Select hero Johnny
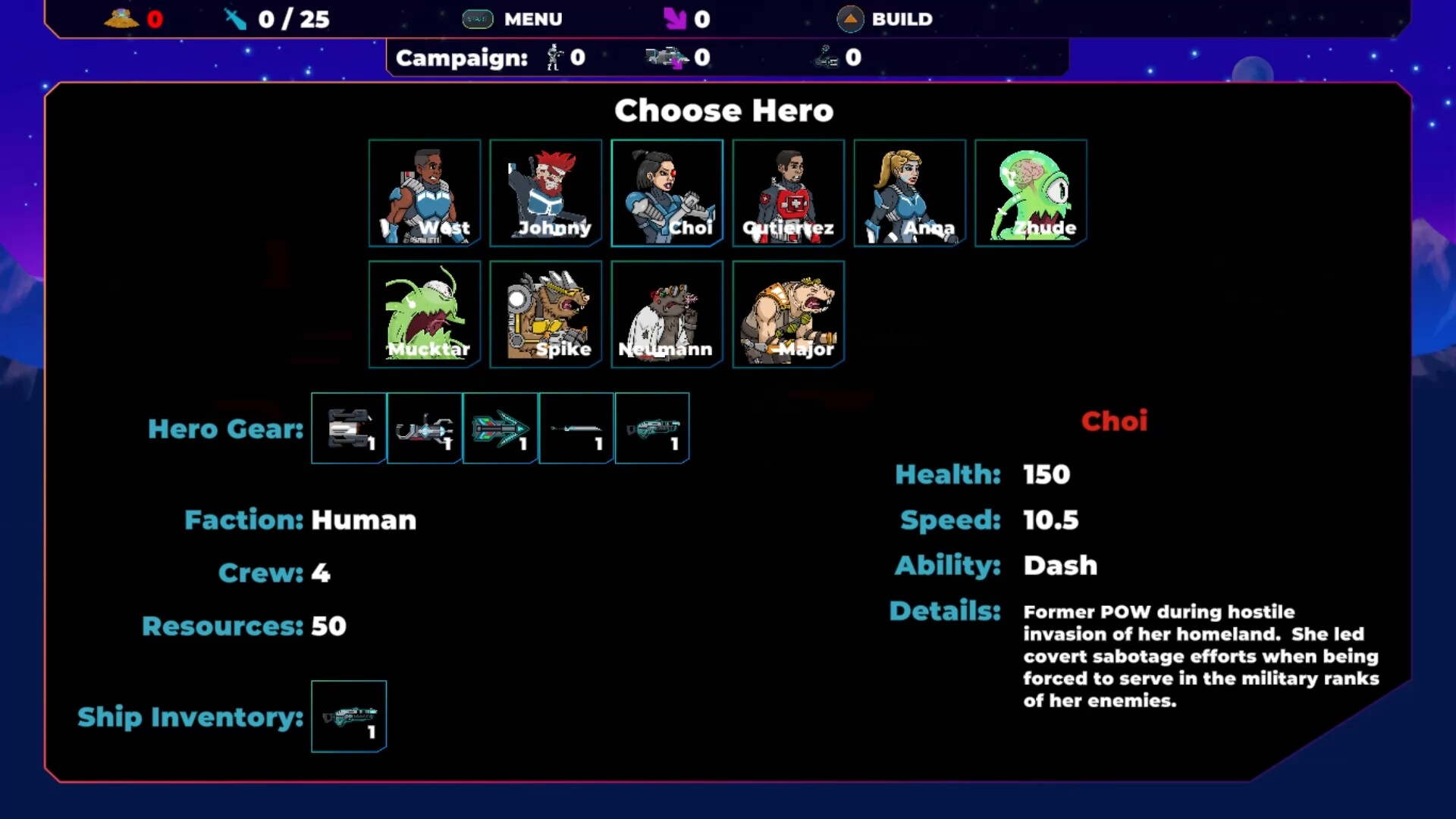The image size is (1456, 819). click(545, 193)
